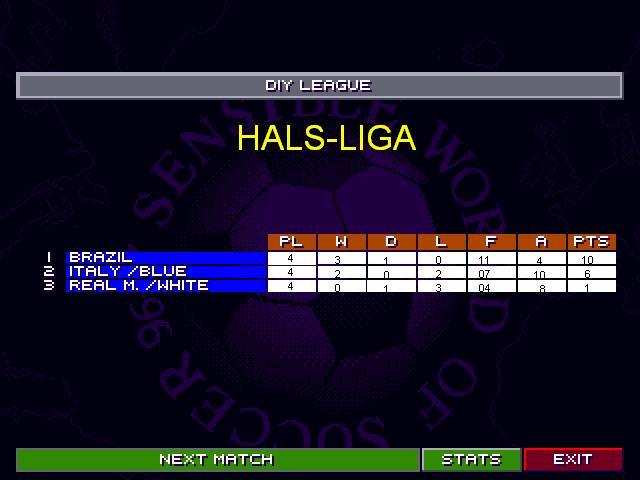Open the Stats screen
The height and width of the screenshot is (480, 640).
471,459
